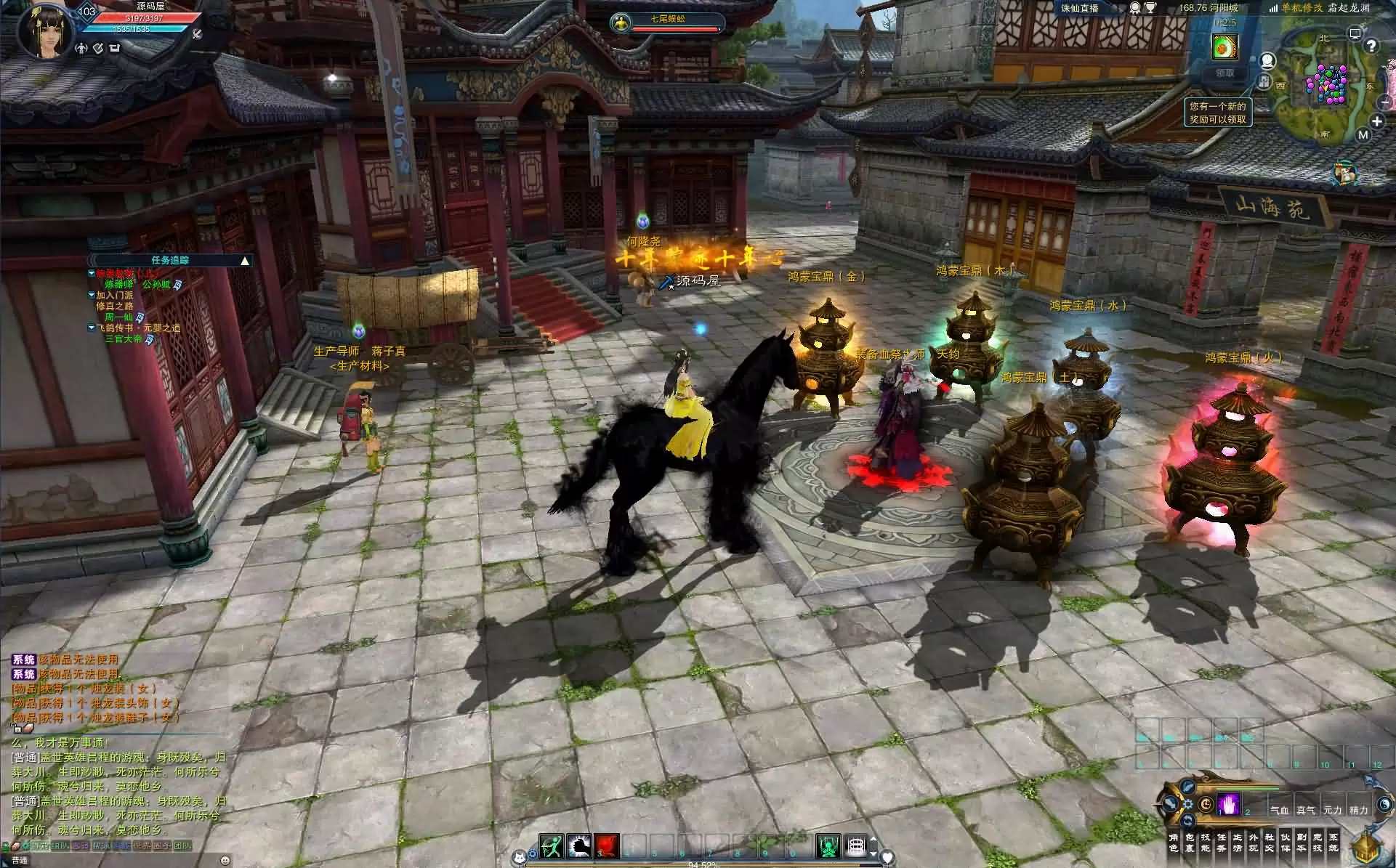Collapse the 任务追踪 quest tracker
This screenshot has height=868, width=1396.
click(x=245, y=260)
